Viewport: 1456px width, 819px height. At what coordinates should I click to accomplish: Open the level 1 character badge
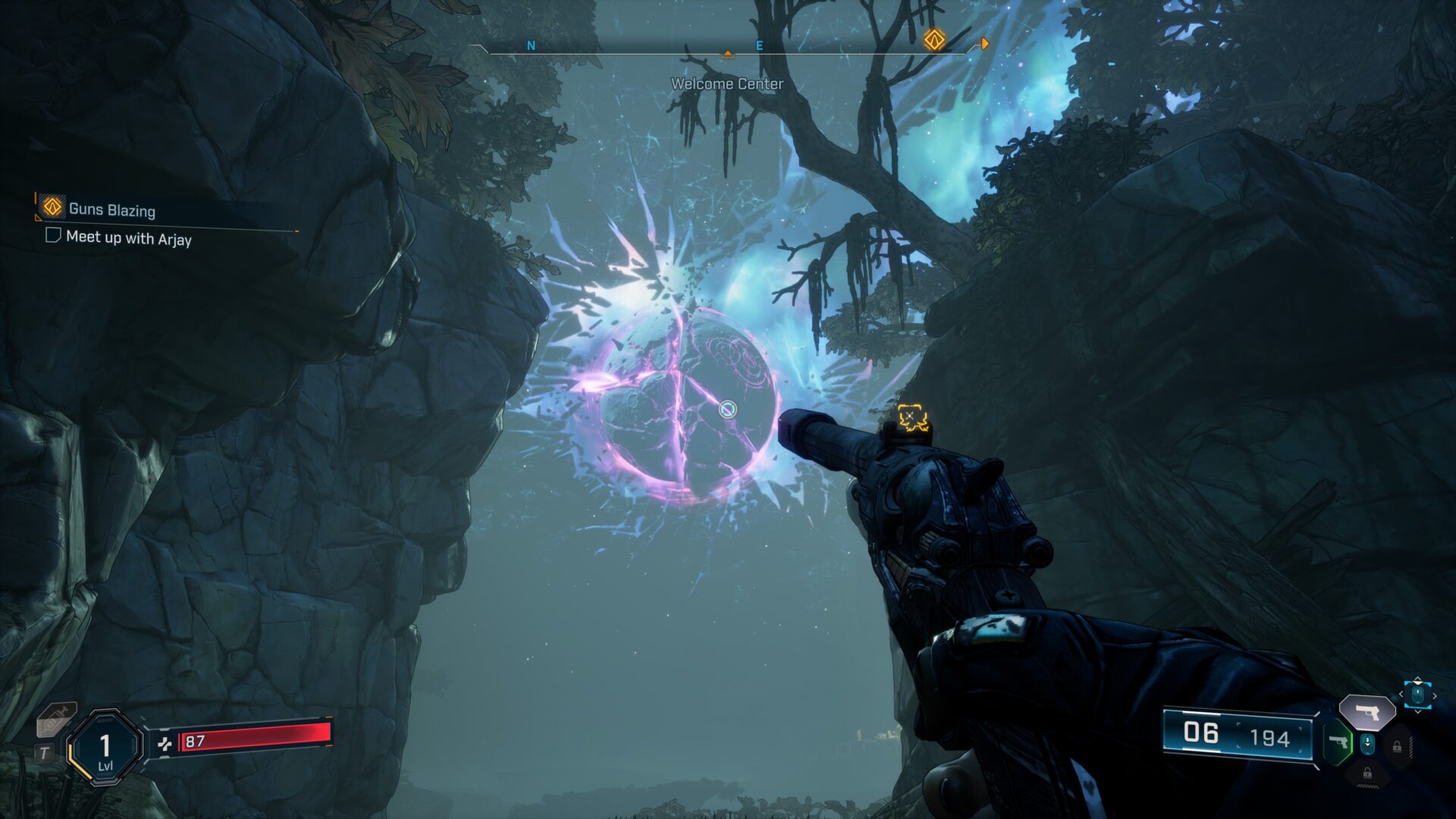(x=105, y=748)
